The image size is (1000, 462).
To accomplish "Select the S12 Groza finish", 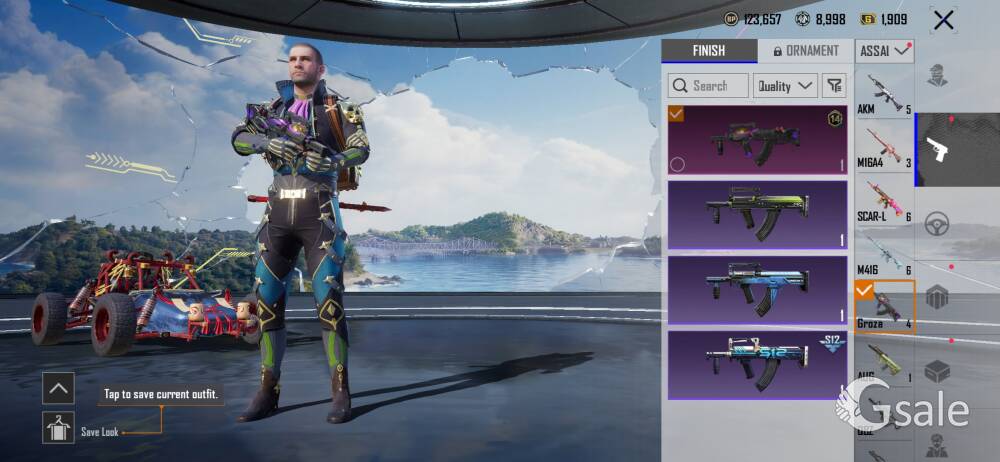I will [x=757, y=364].
